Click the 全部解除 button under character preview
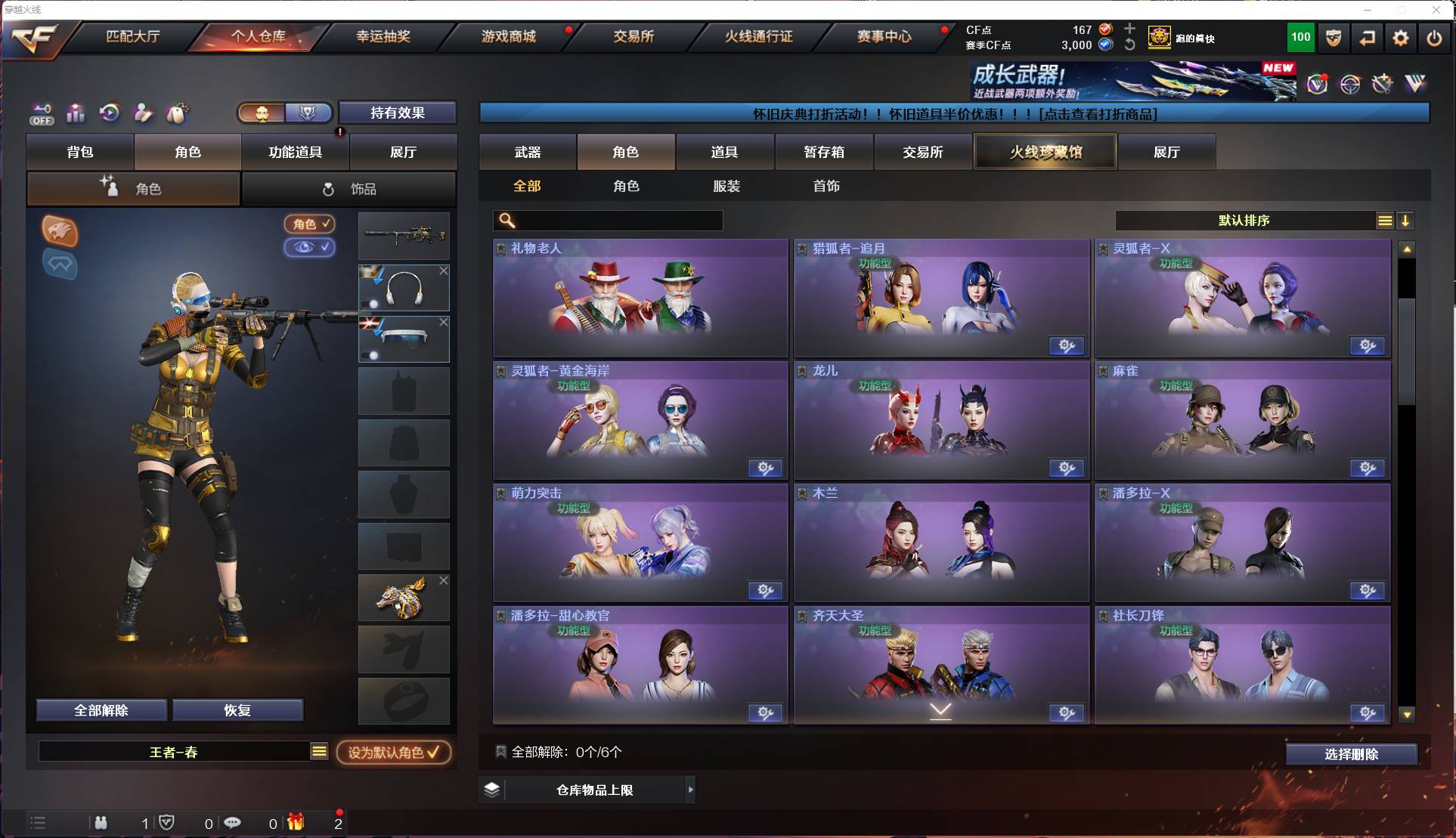This screenshot has width=1456, height=838. 101,710
